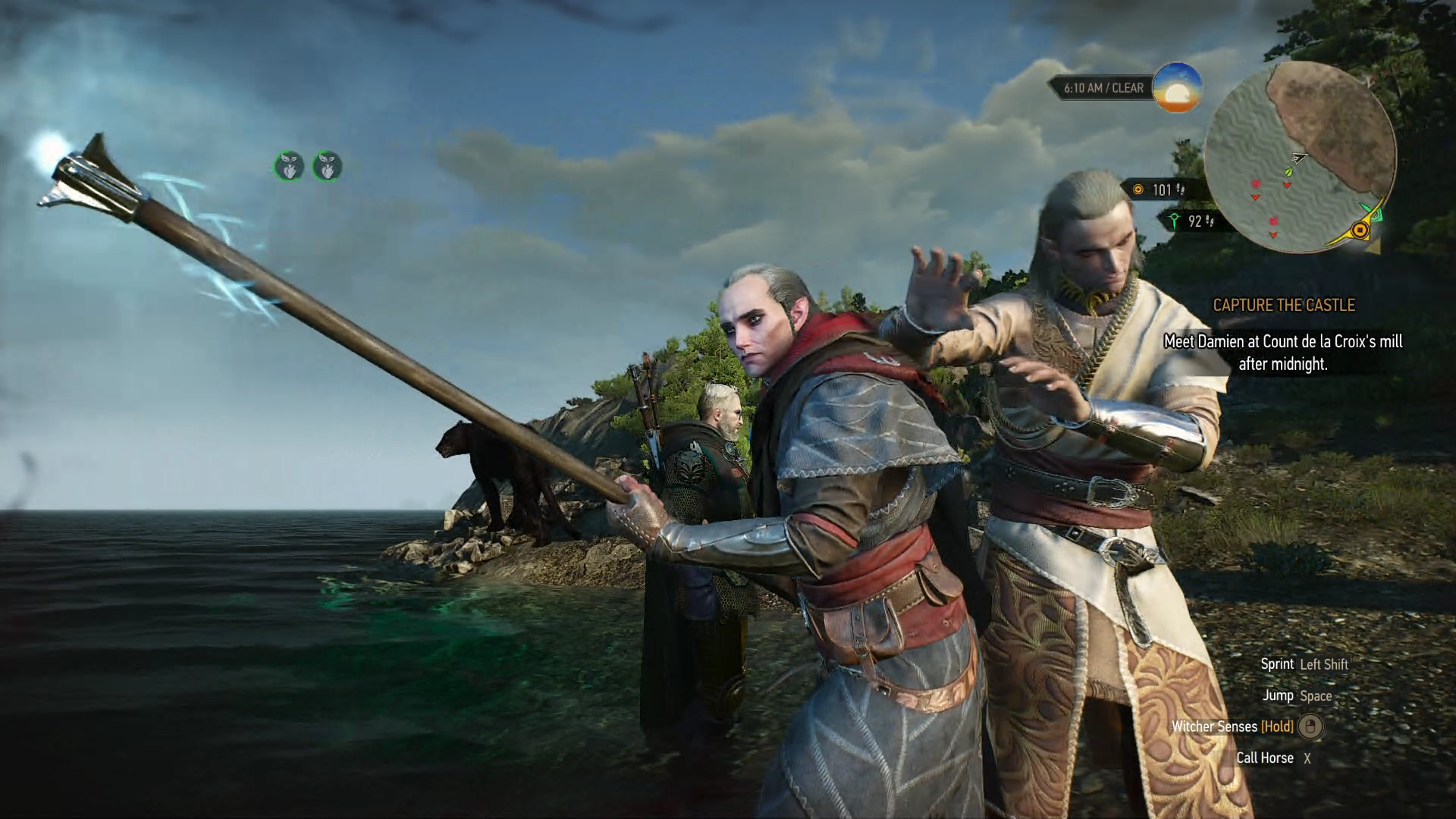Click the sunrise weather icon

pos(1177,88)
